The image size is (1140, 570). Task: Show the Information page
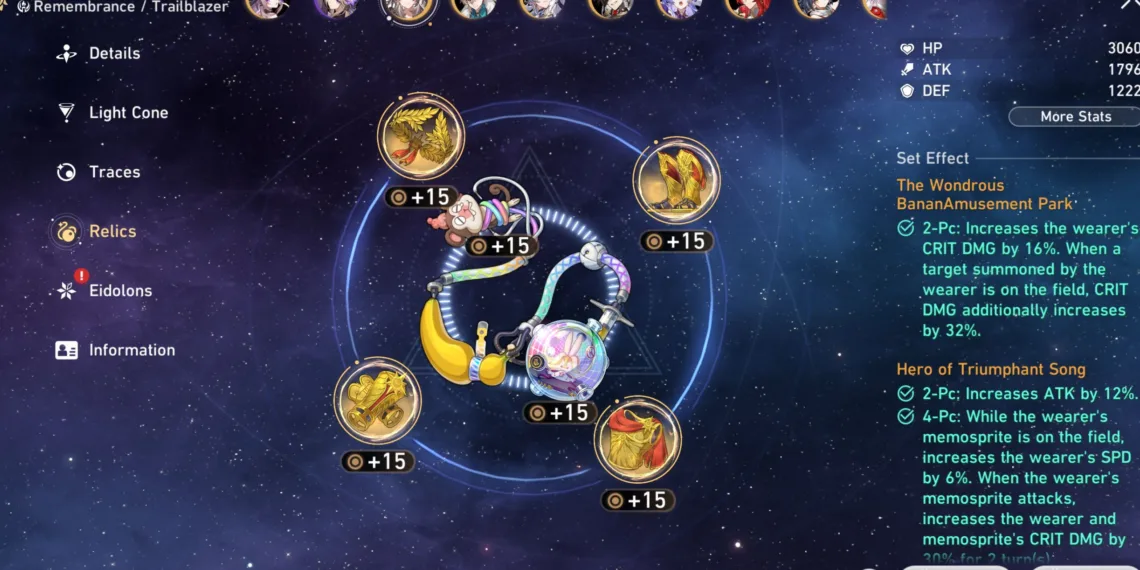coord(130,350)
